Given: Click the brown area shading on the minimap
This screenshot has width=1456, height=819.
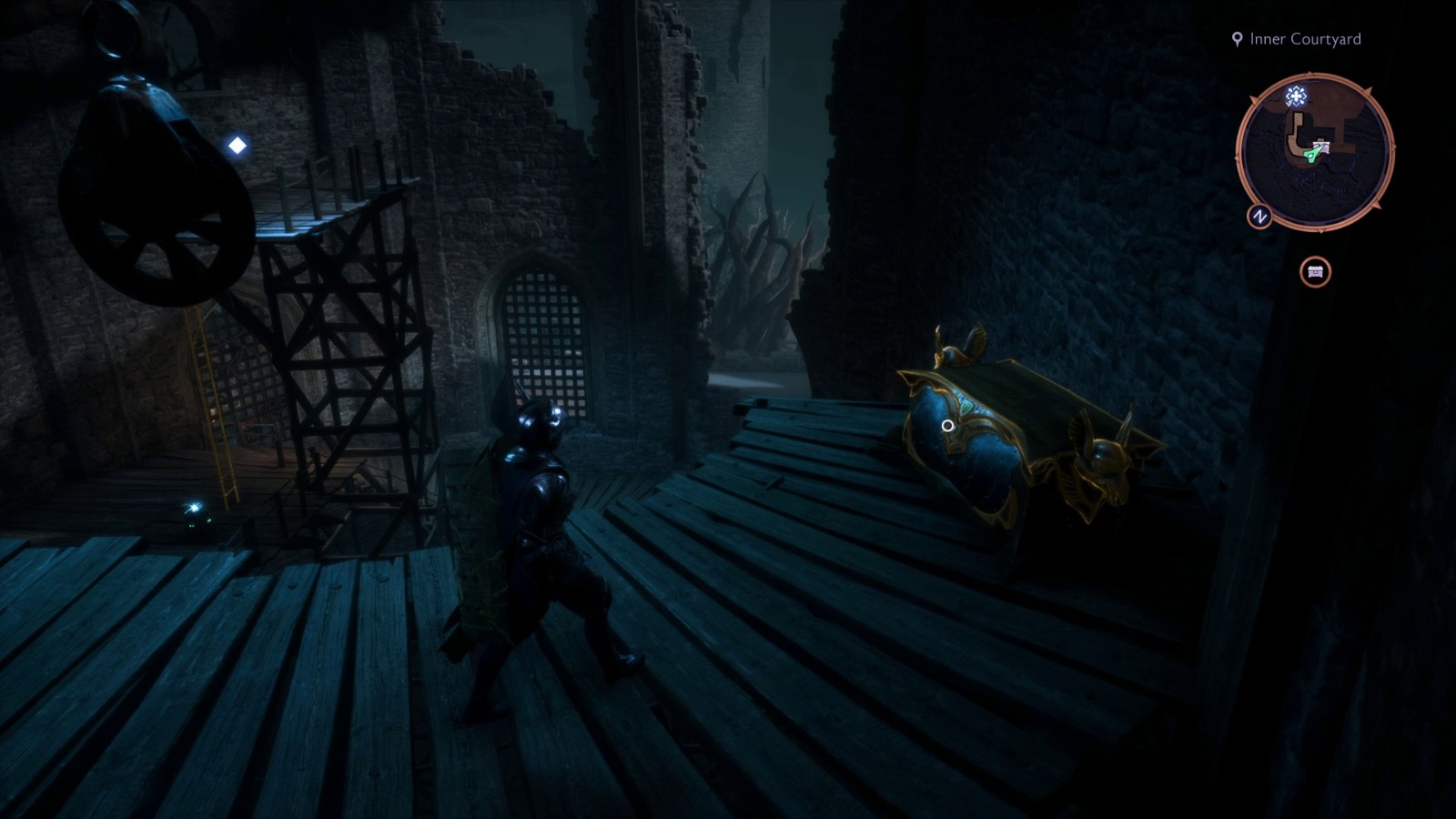Looking at the screenshot, I should pos(1338,109).
